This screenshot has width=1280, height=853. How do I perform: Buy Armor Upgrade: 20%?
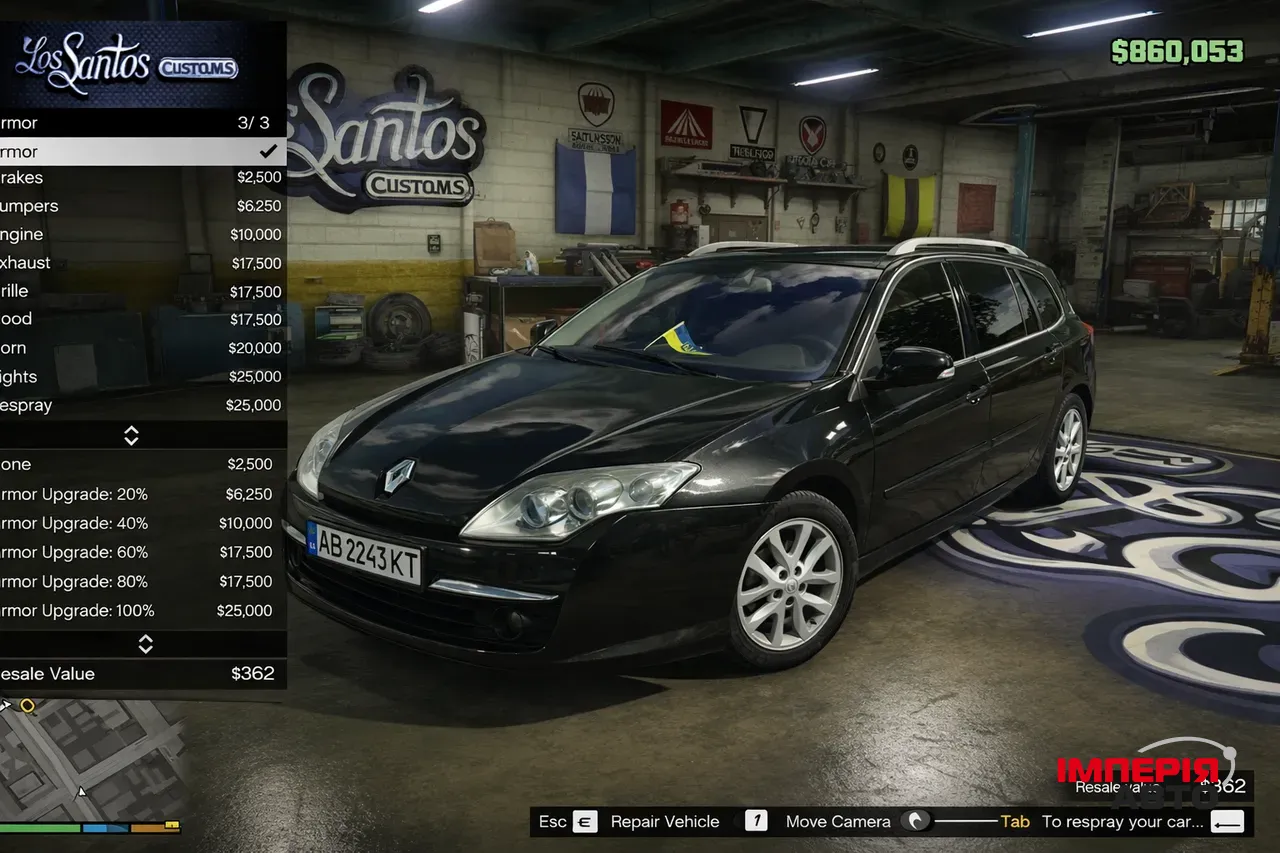pyautogui.click(x=140, y=494)
